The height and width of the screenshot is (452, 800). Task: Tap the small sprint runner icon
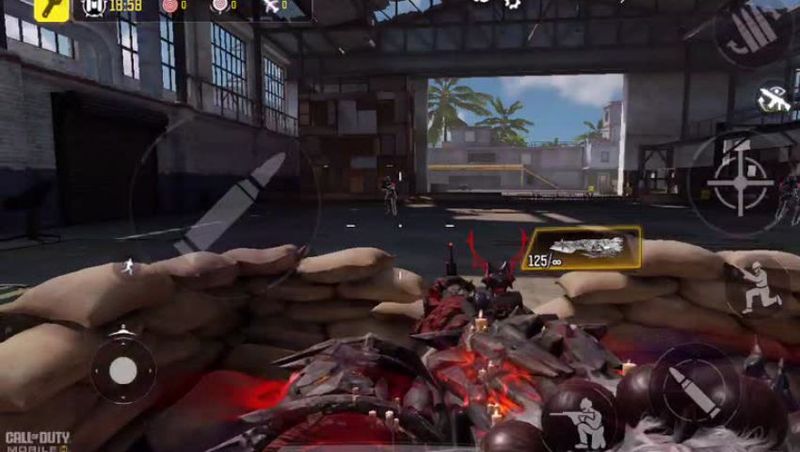[x=128, y=266]
